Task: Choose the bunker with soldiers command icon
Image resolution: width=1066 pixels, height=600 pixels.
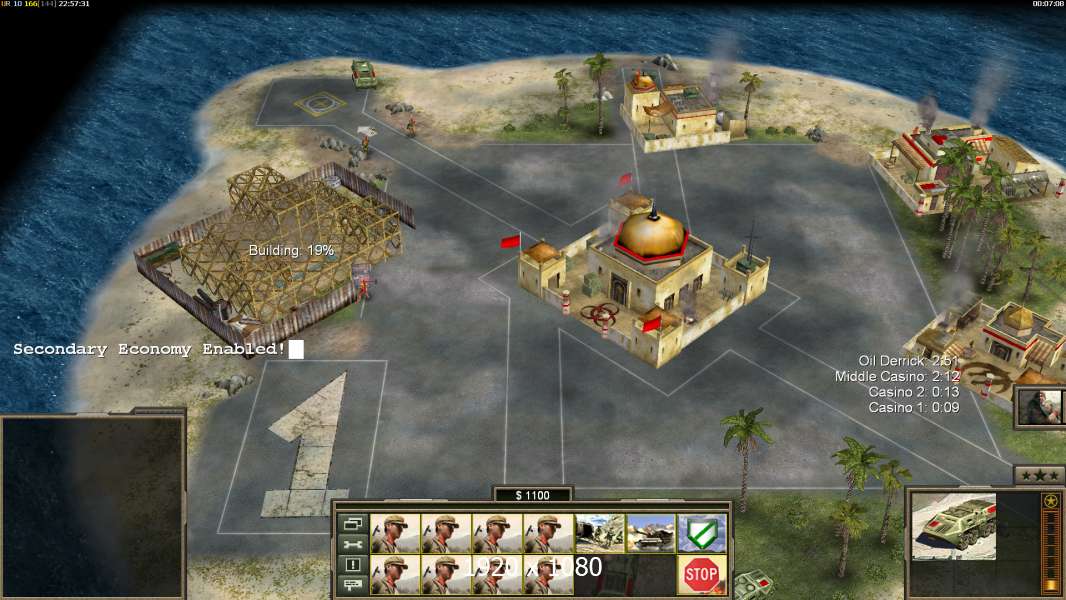Action: [600, 533]
